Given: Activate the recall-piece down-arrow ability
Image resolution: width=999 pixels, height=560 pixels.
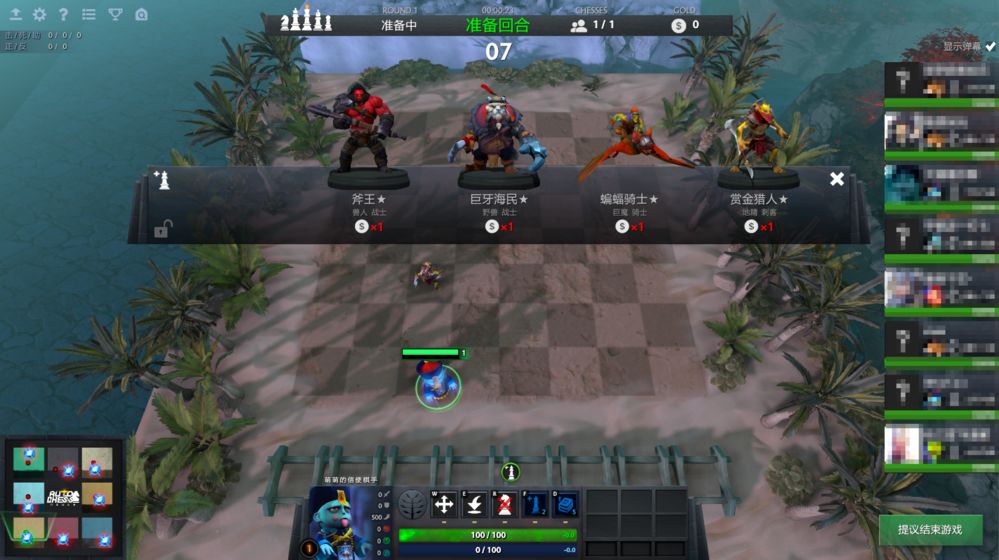Looking at the screenshot, I should 475,505.
